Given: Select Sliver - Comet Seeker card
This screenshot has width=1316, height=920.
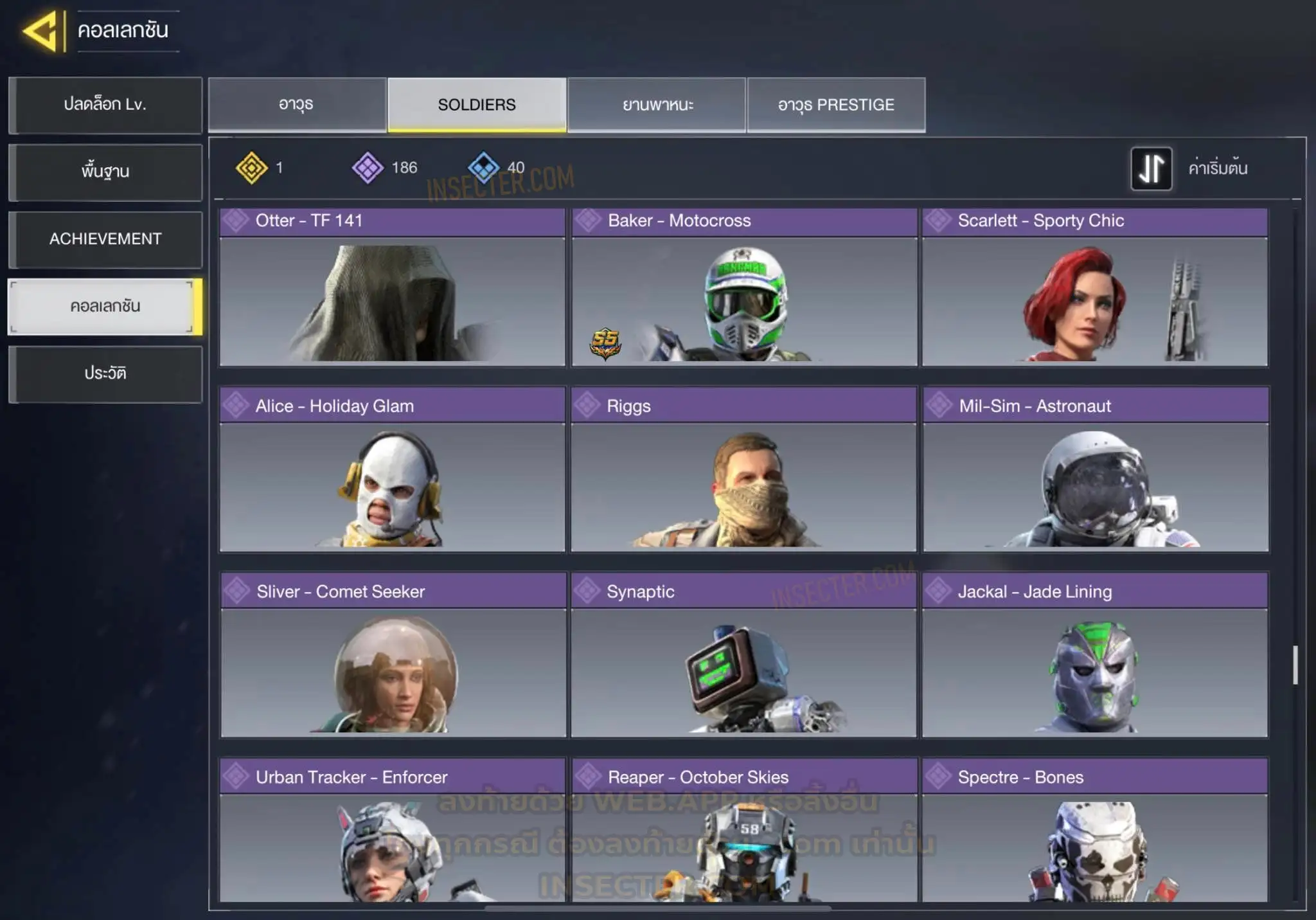Looking at the screenshot, I should [x=393, y=655].
